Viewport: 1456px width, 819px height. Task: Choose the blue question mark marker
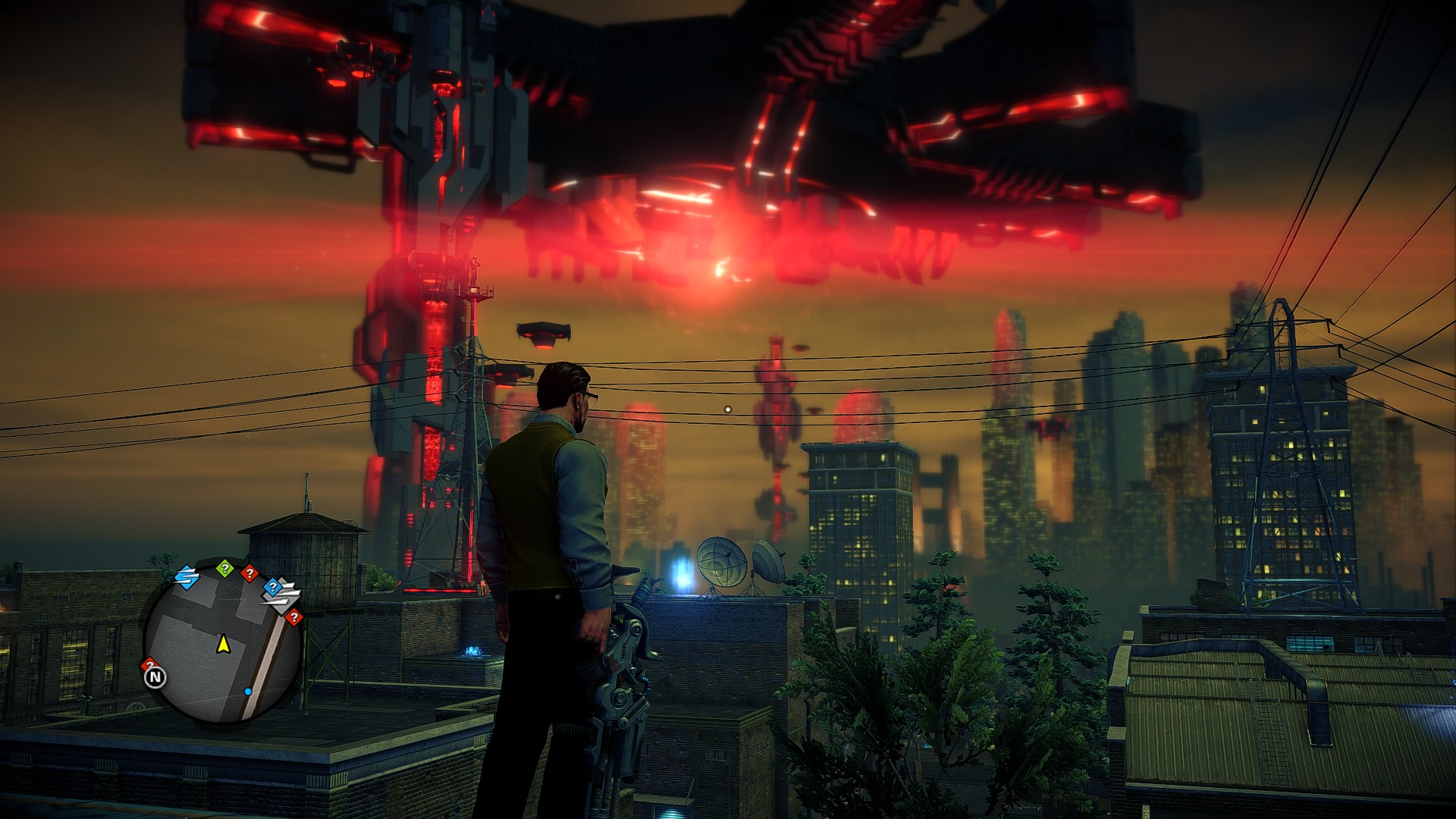(271, 587)
